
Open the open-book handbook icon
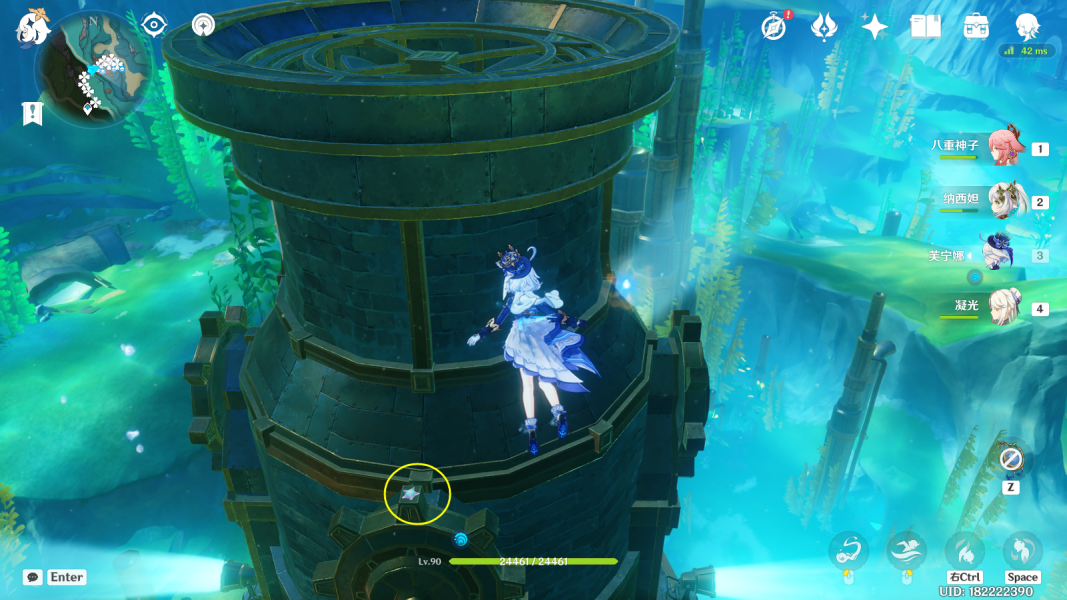(x=925, y=27)
